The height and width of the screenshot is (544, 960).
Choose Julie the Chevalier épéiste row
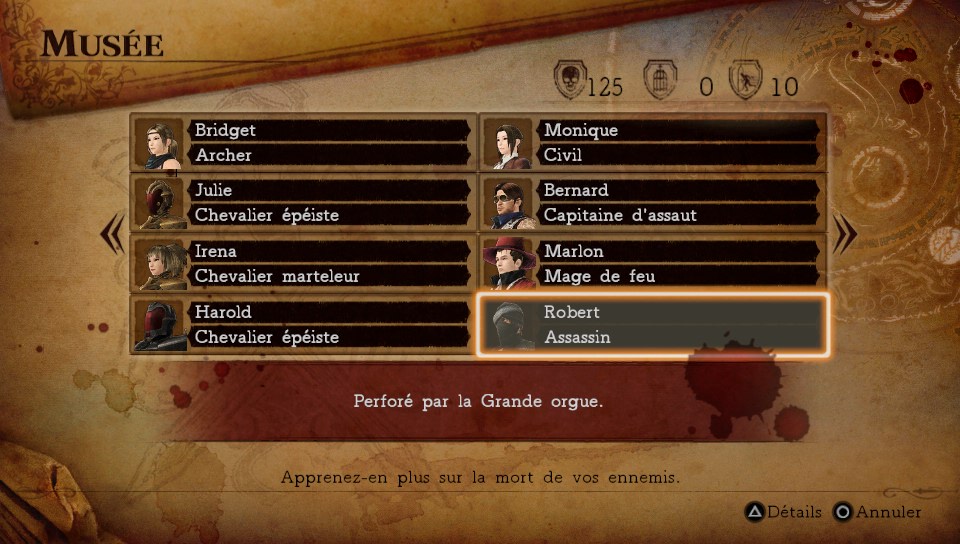point(302,203)
